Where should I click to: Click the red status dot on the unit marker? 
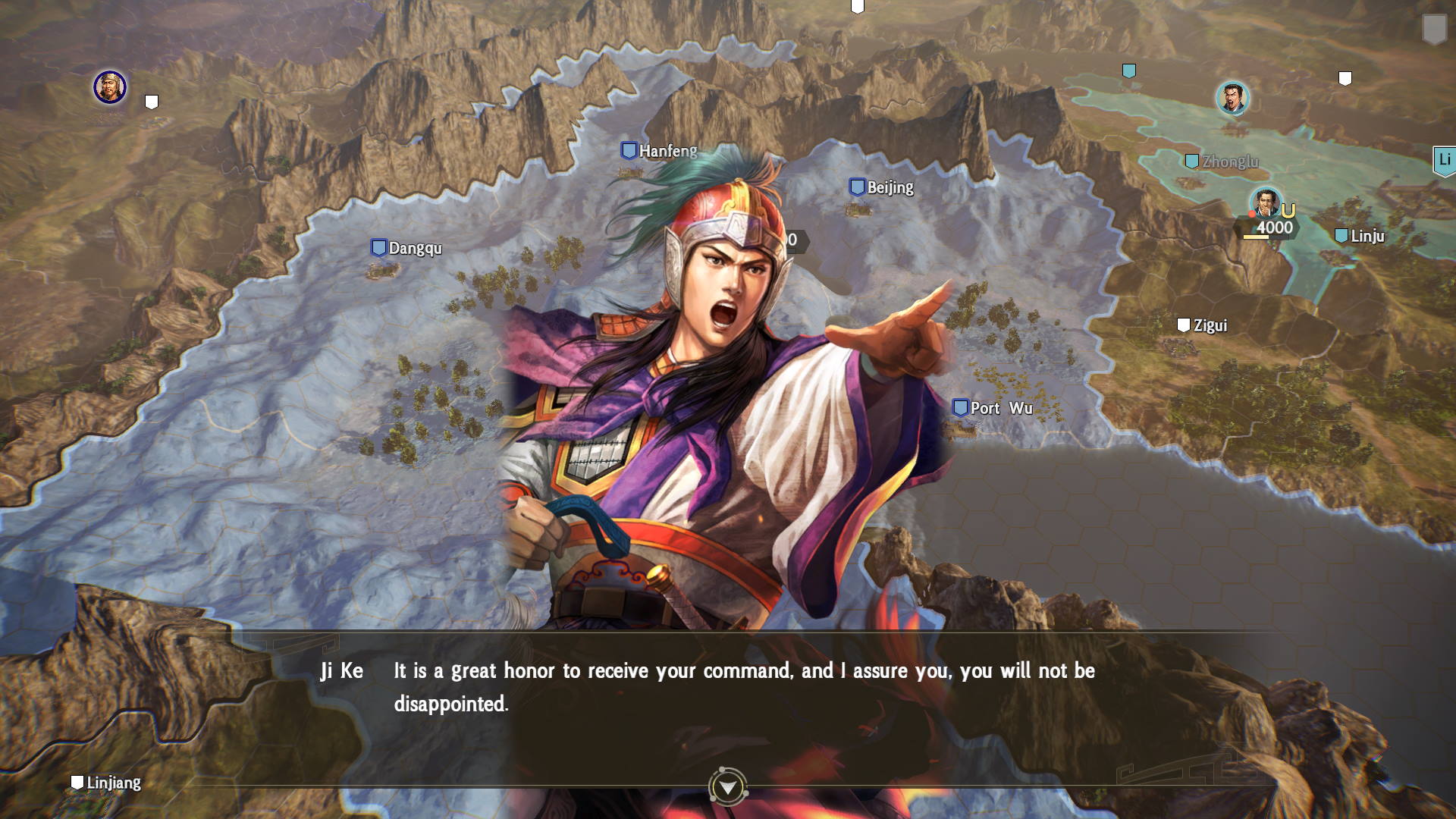tap(1251, 214)
